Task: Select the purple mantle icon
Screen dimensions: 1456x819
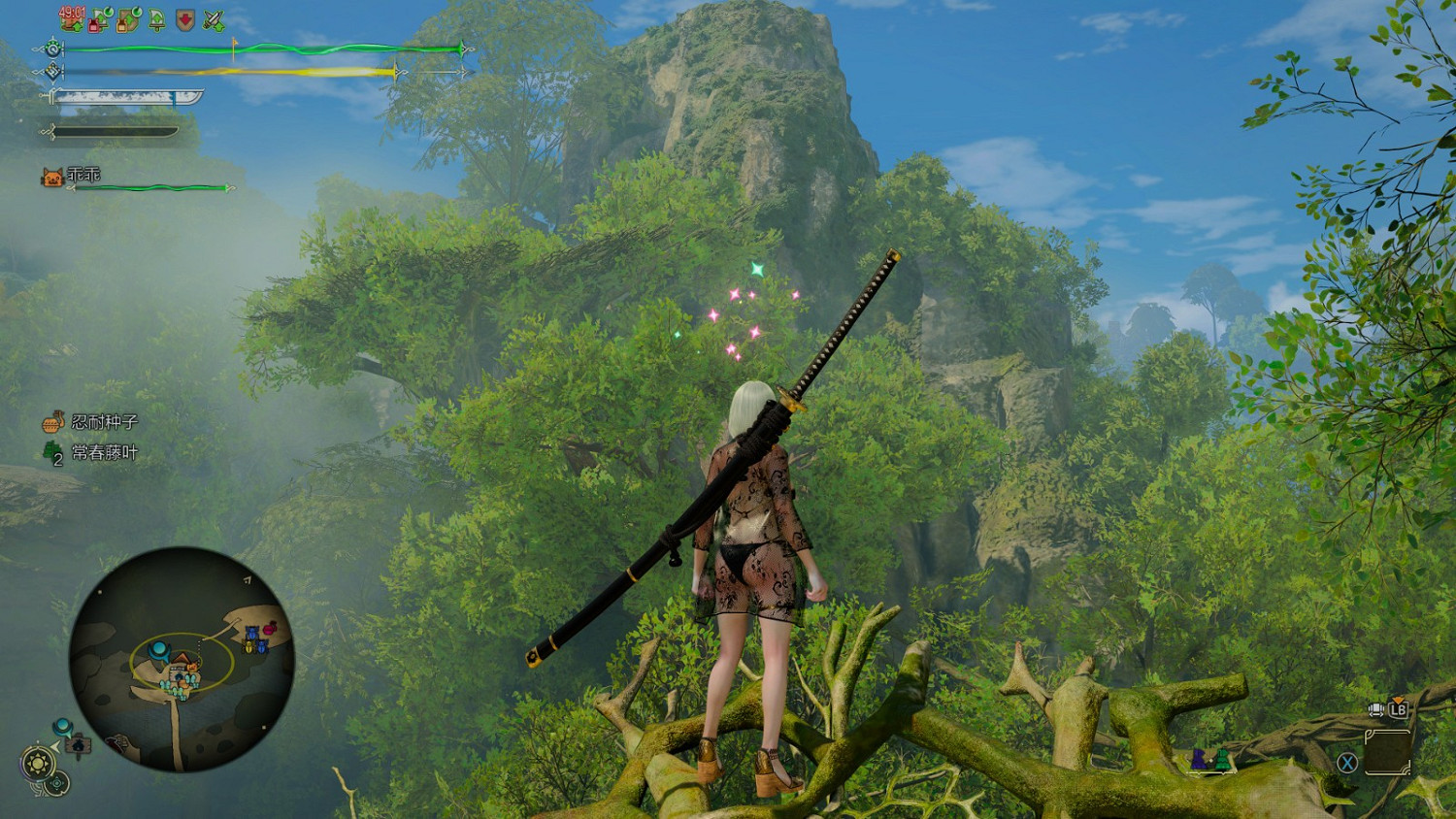Action: [x=1201, y=759]
